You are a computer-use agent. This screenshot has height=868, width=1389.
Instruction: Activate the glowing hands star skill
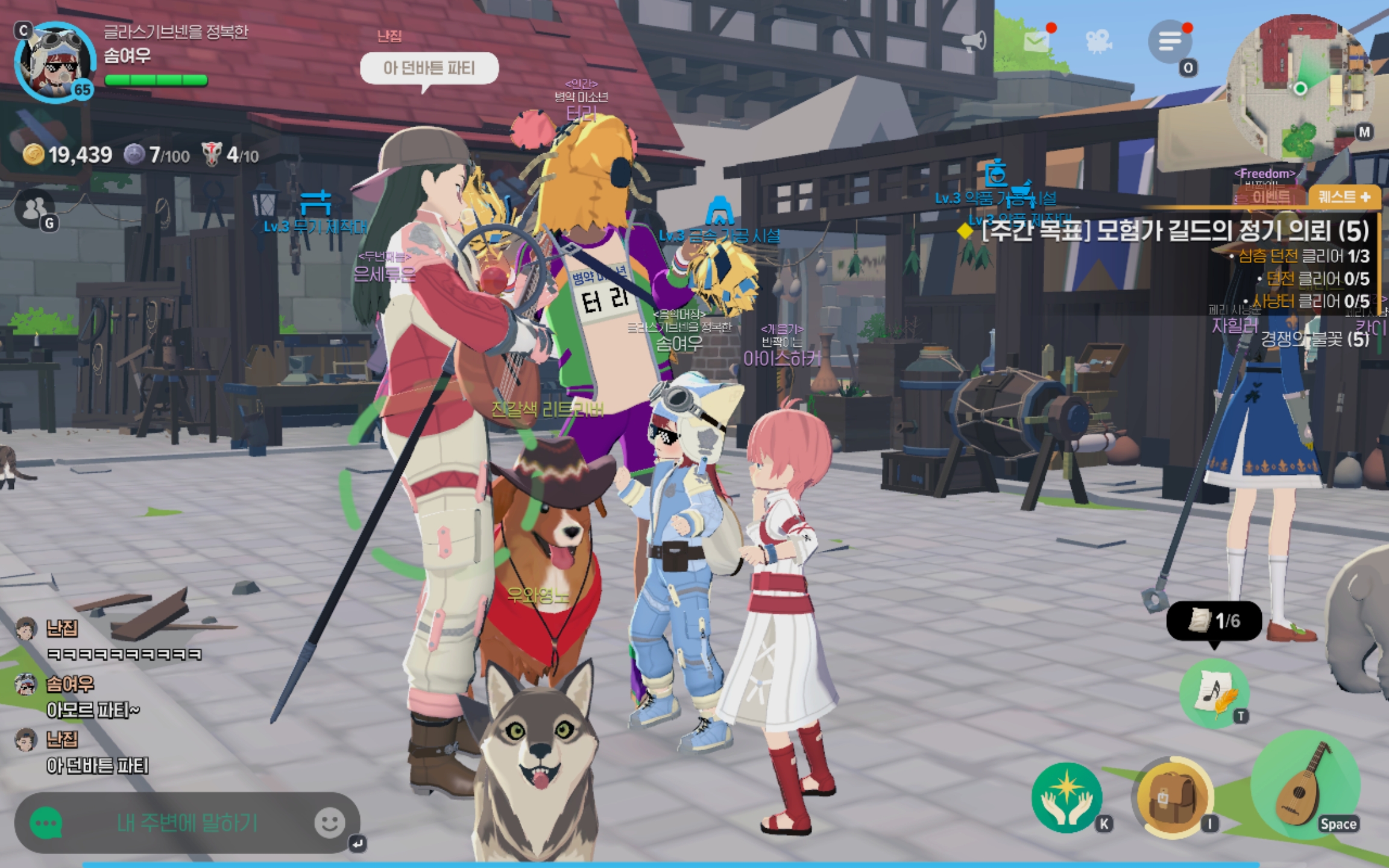click(1066, 798)
